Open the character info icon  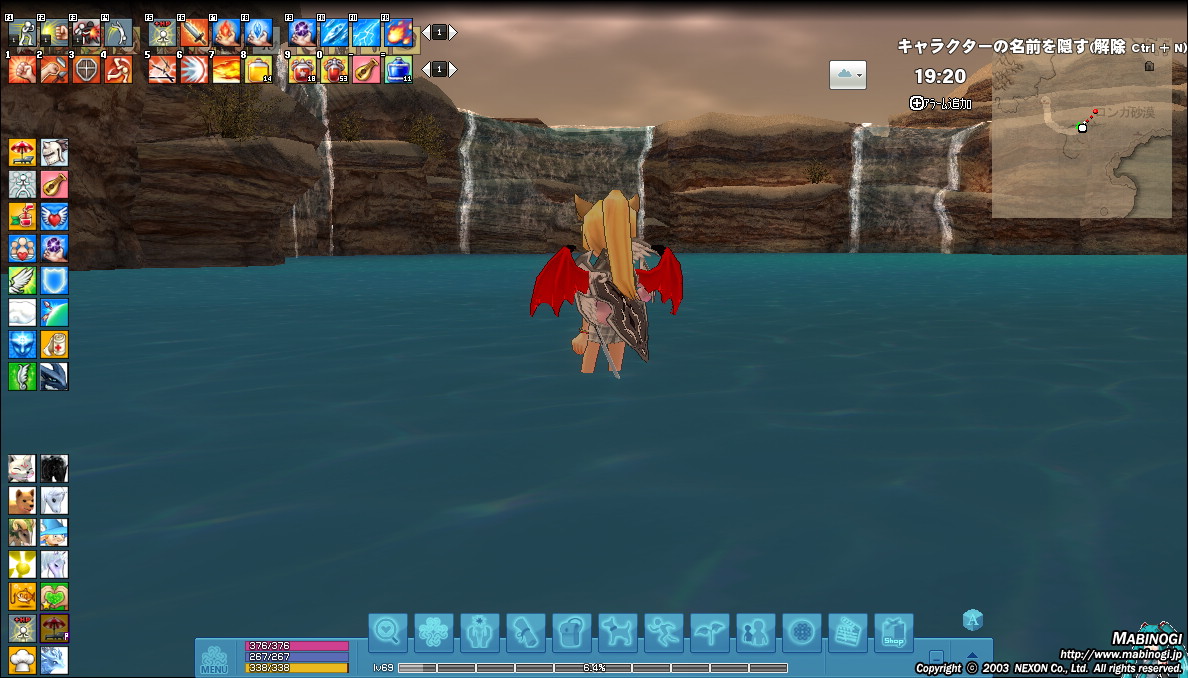480,632
